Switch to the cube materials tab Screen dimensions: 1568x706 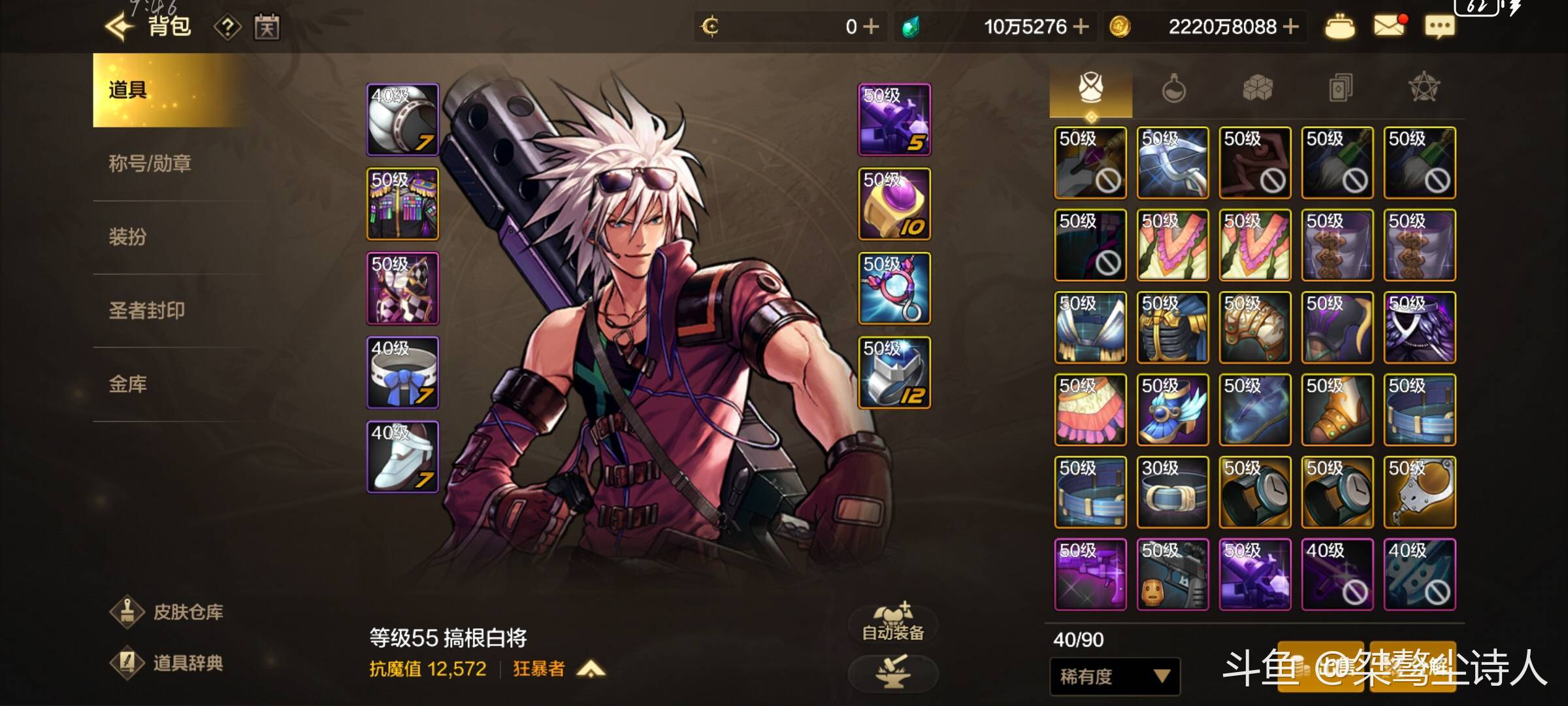pyautogui.click(x=1257, y=88)
